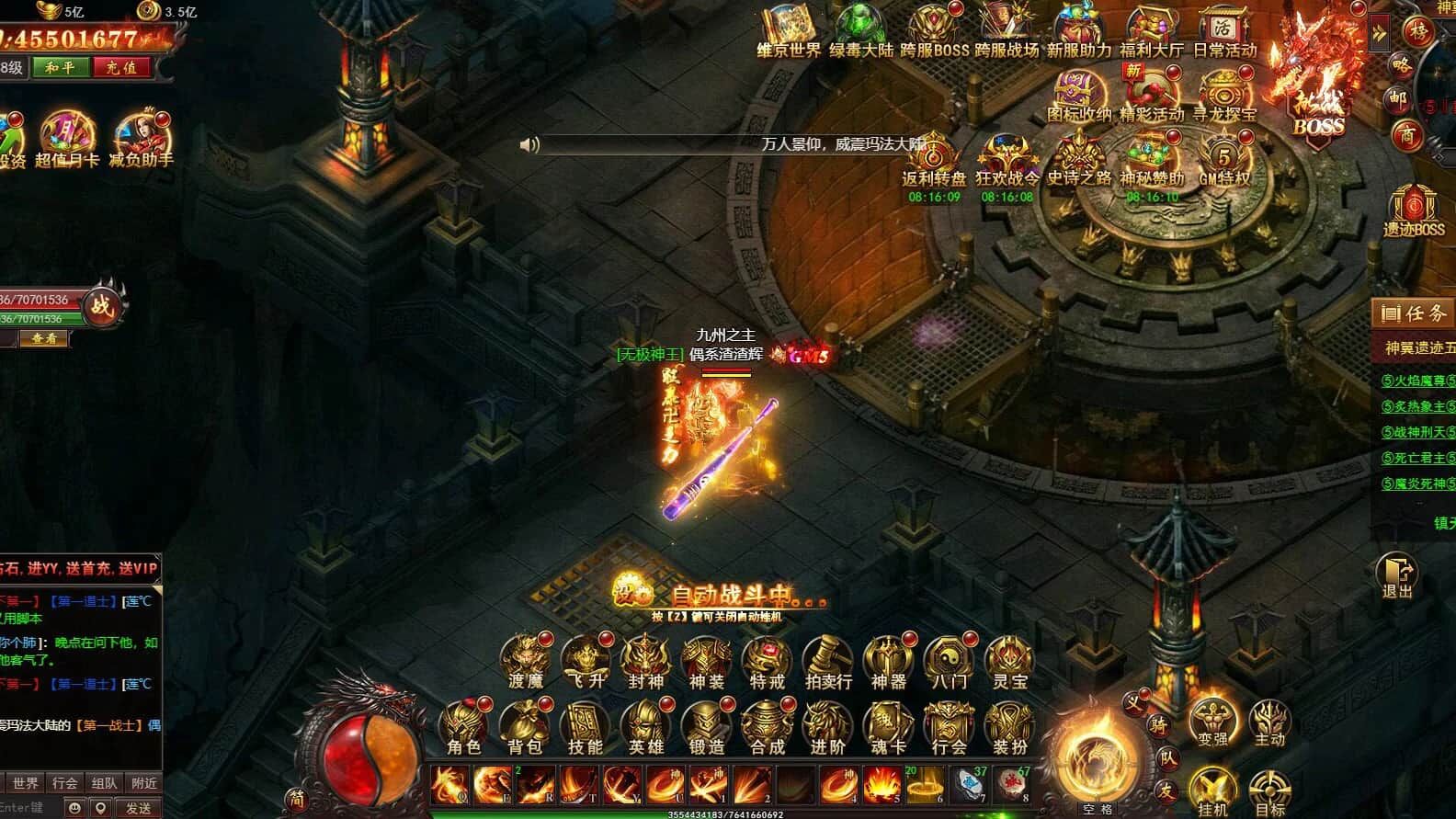Open 日常活动 daily activities

(x=1223, y=32)
